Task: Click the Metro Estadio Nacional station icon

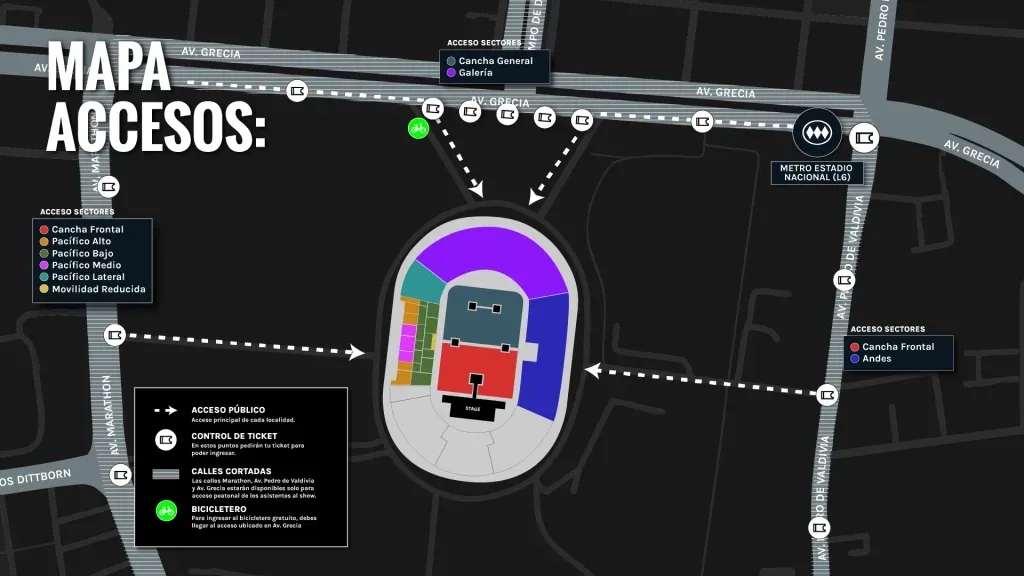Action: pos(812,132)
